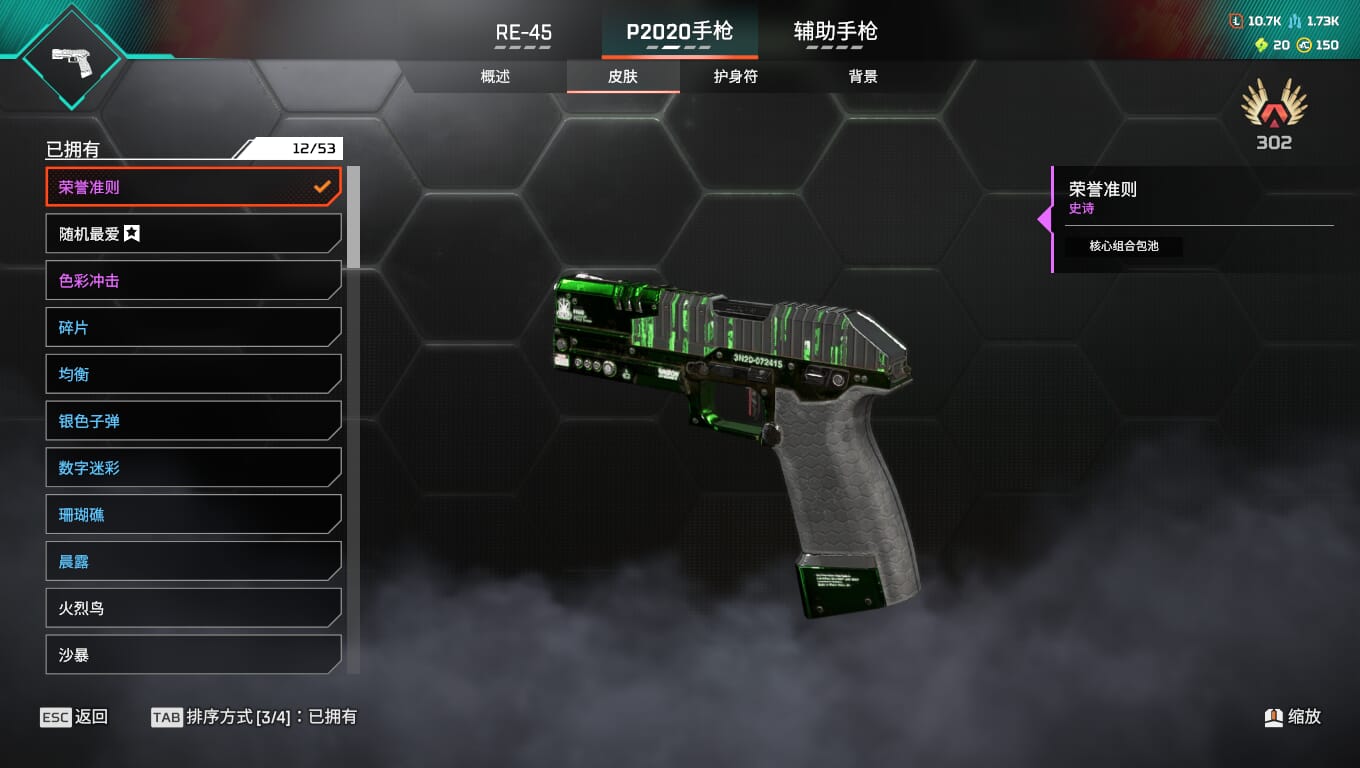Screen dimensions: 1360x768
Task: Switch to the 皮肤 skins tab
Action: (623, 77)
